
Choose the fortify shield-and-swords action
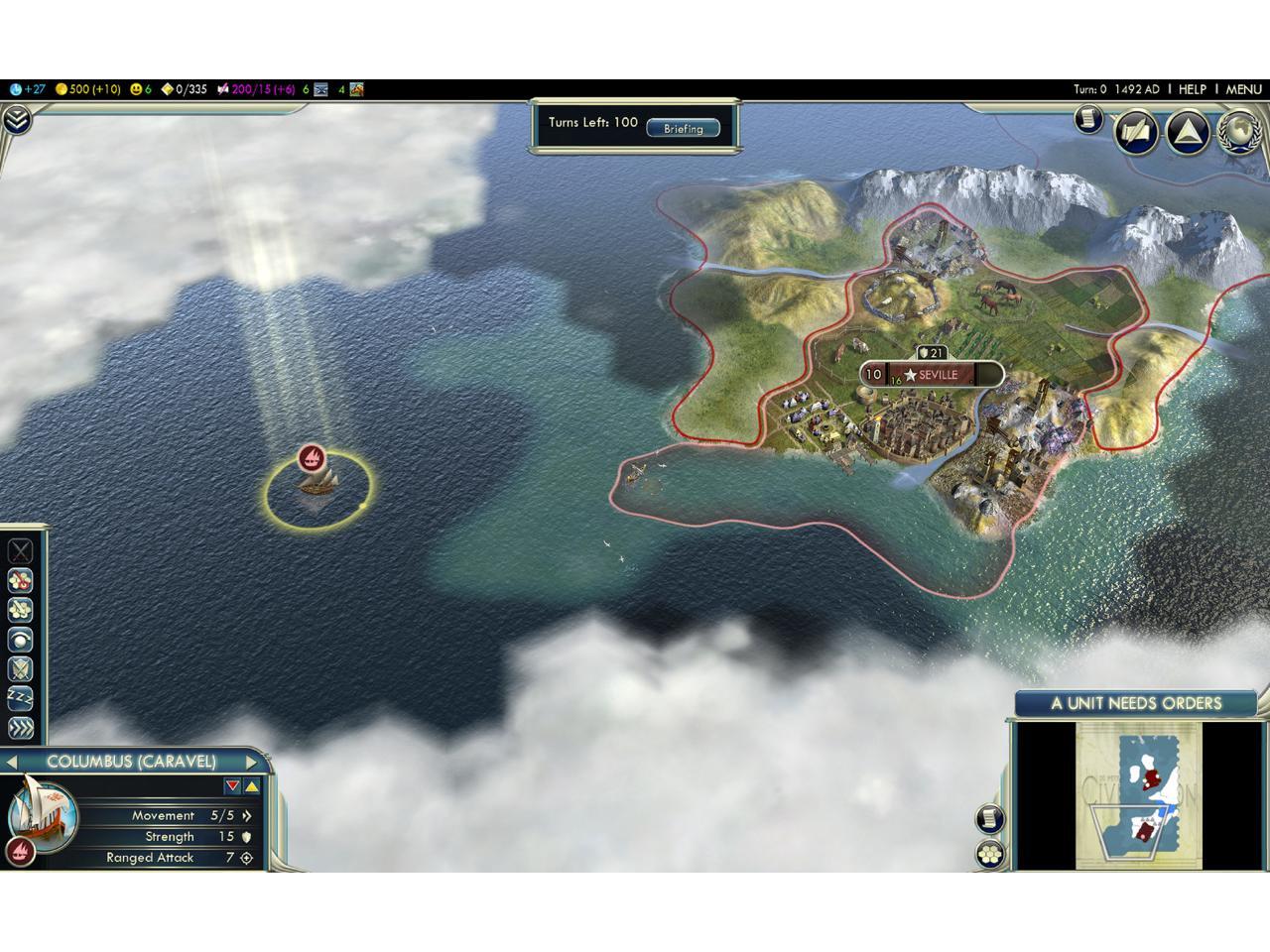(20, 669)
